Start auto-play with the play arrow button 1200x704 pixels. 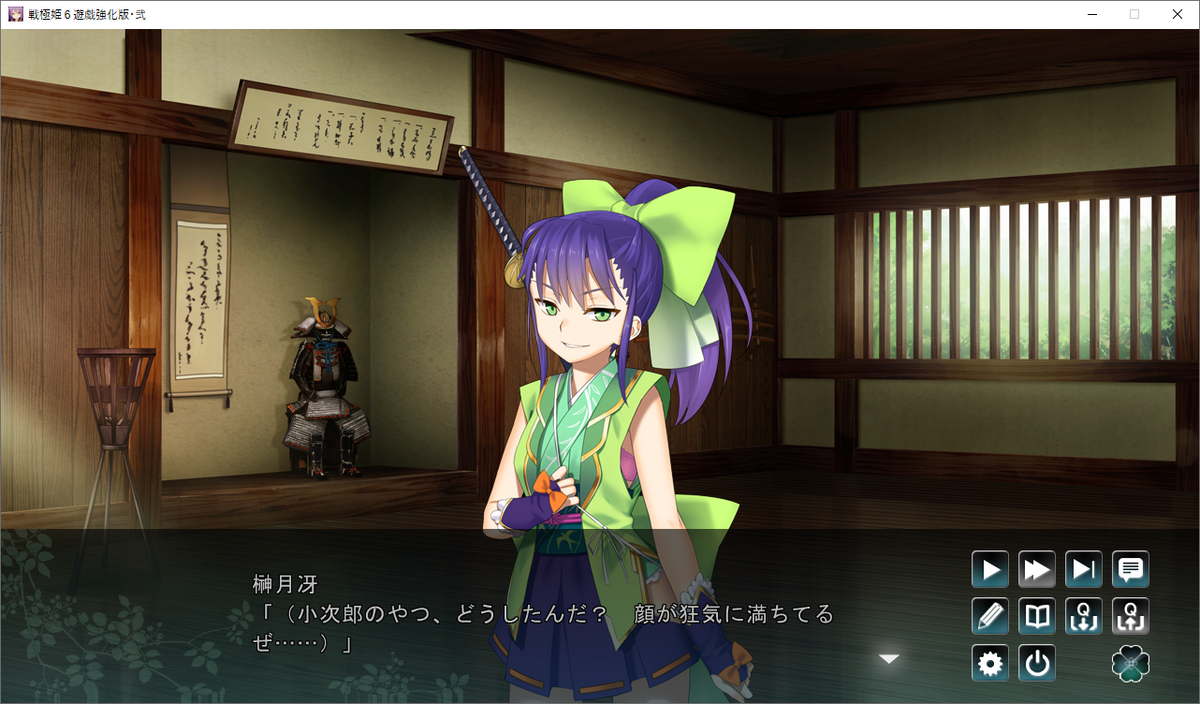990,570
